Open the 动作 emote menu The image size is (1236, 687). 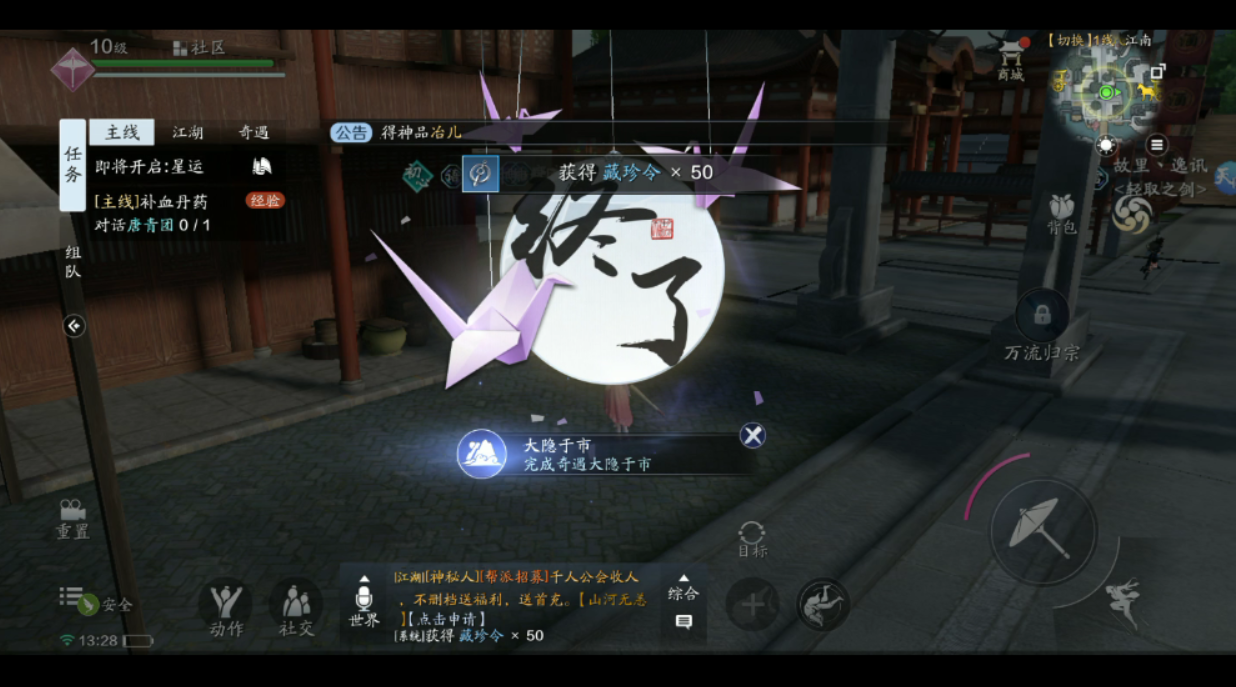226,608
